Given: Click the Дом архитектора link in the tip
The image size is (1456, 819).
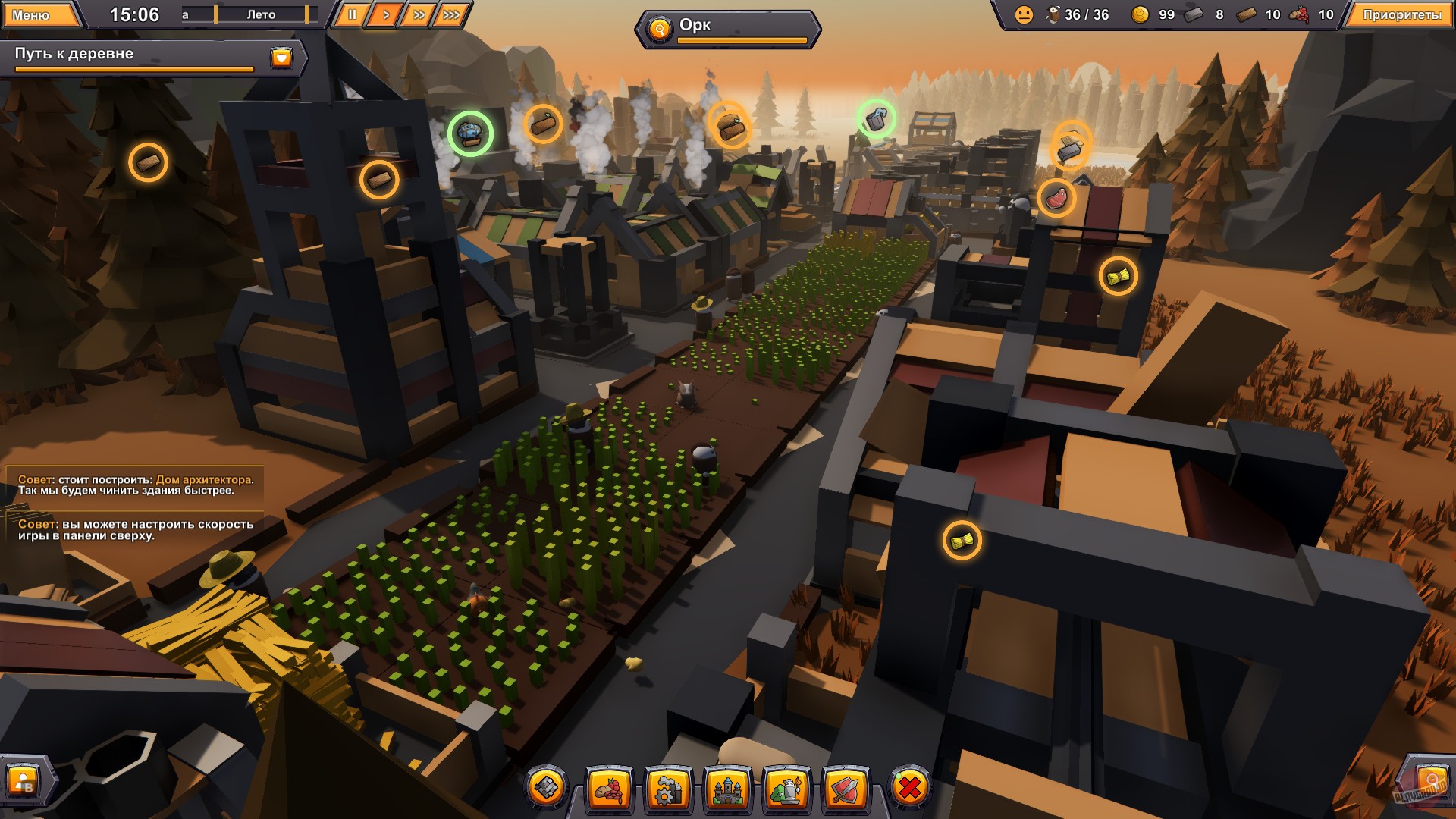Looking at the screenshot, I should (203, 479).
